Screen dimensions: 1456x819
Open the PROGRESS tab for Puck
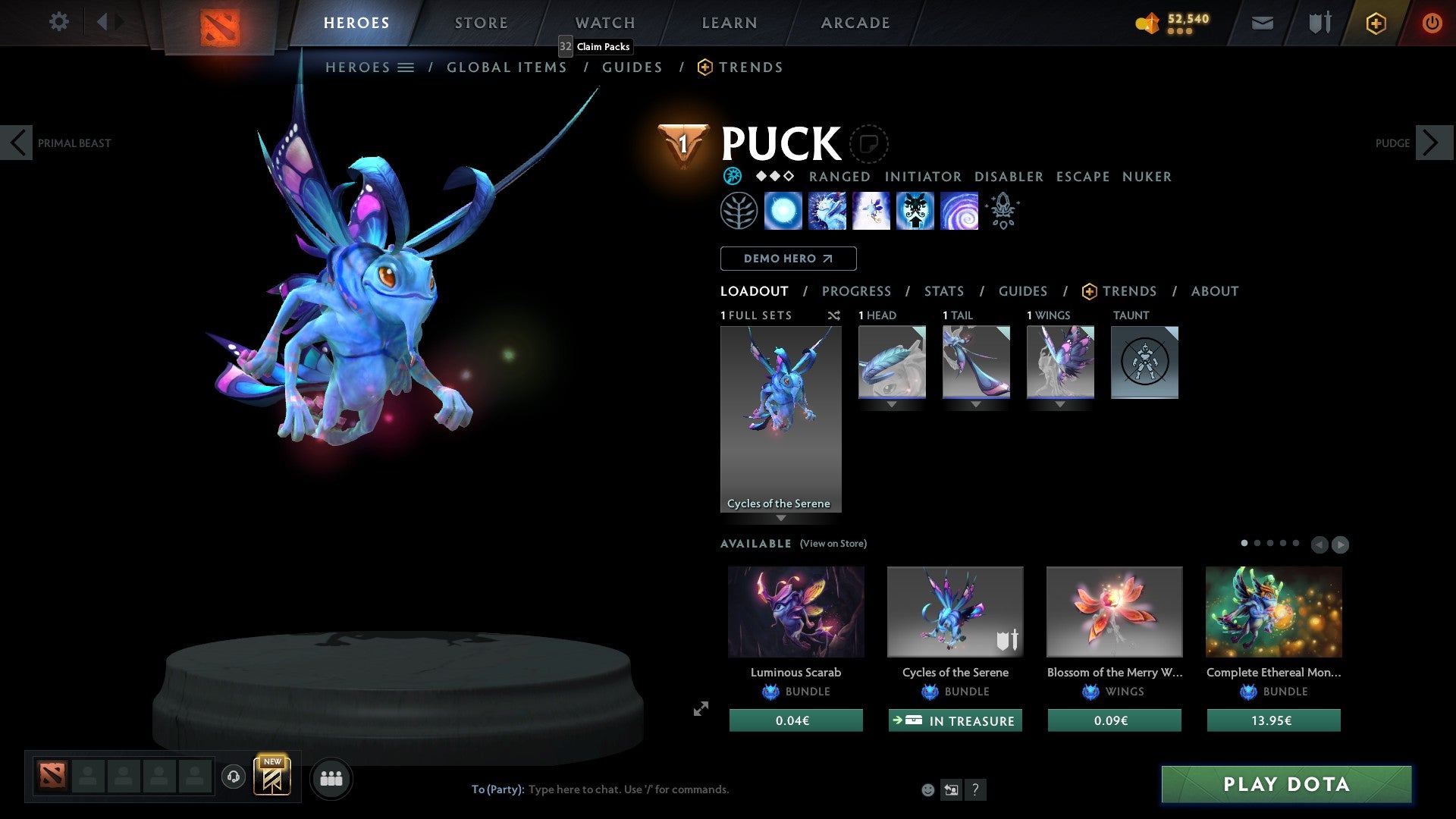(857, 291)
